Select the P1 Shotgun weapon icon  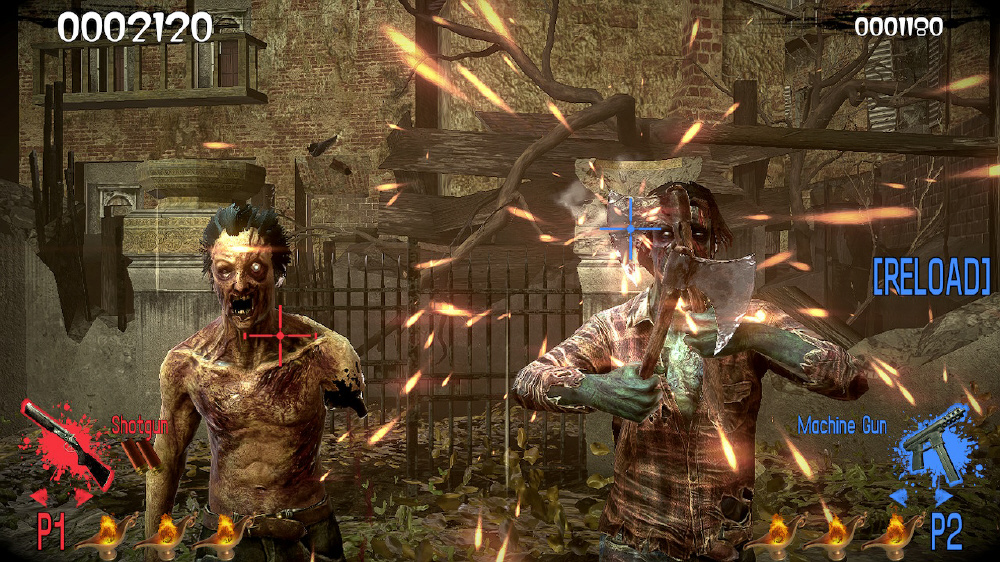click(66, 442)
